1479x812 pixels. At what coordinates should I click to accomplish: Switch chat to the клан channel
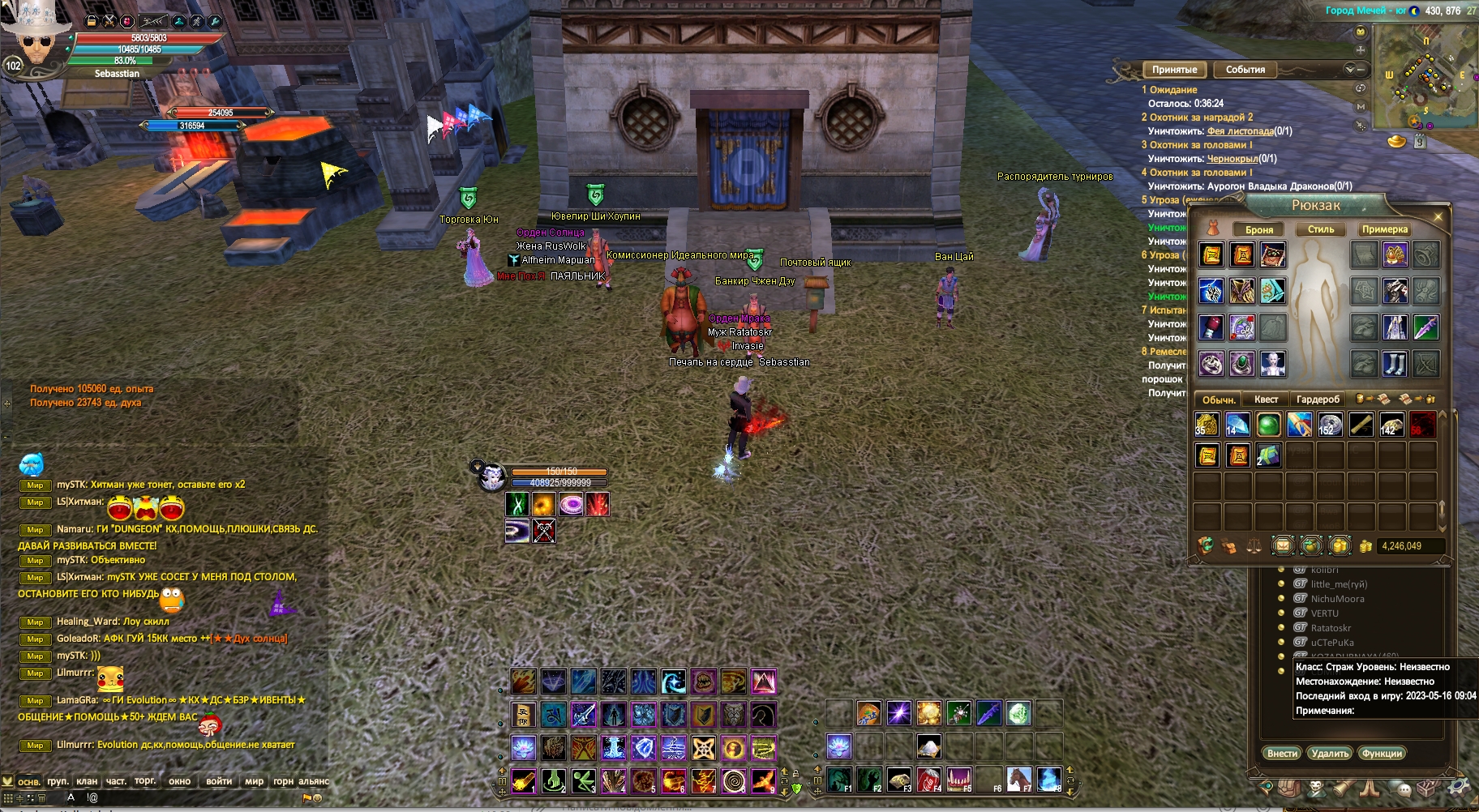[x=87, y=782]
